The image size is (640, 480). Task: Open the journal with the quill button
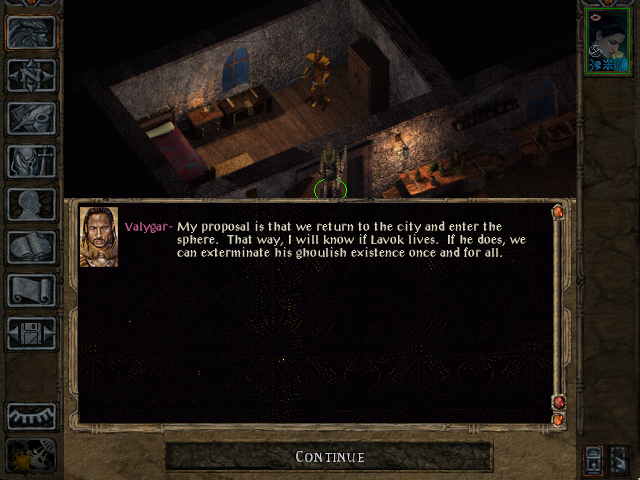(x=31, y=118)
